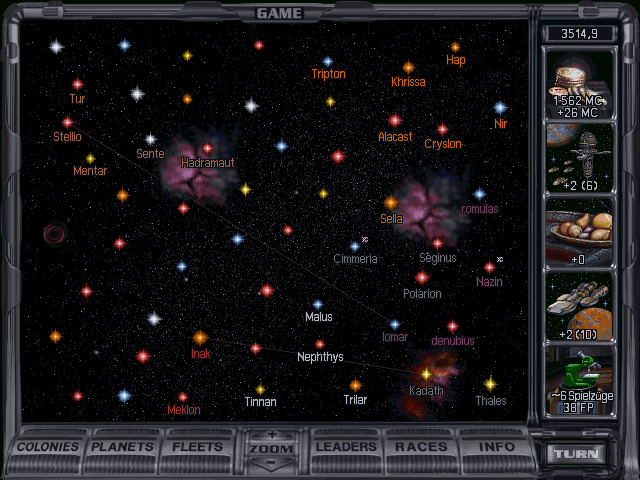
Task: Click the Zoom control on bottom bar
Action: coord(273,450)
